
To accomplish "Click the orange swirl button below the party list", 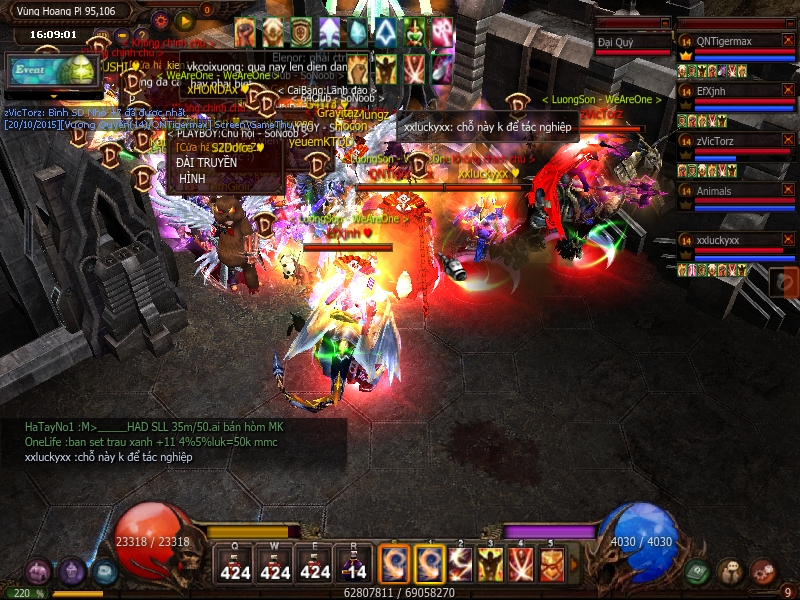I will 784,282.
